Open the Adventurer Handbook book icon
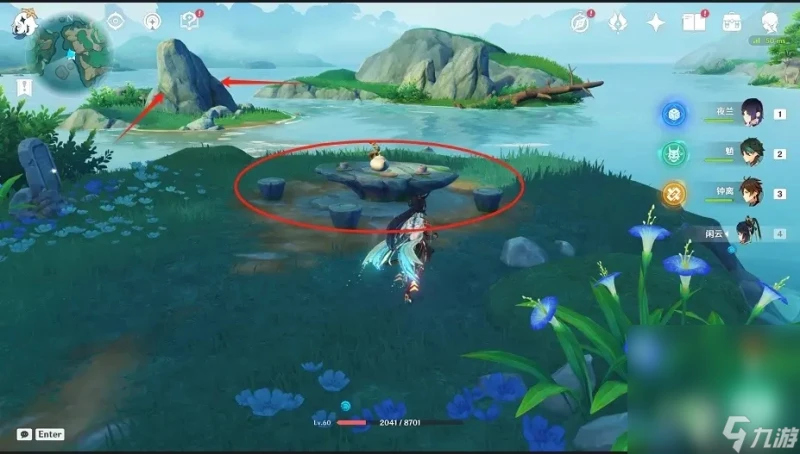This screenshot has height=454, width=800. click(694, 22)
